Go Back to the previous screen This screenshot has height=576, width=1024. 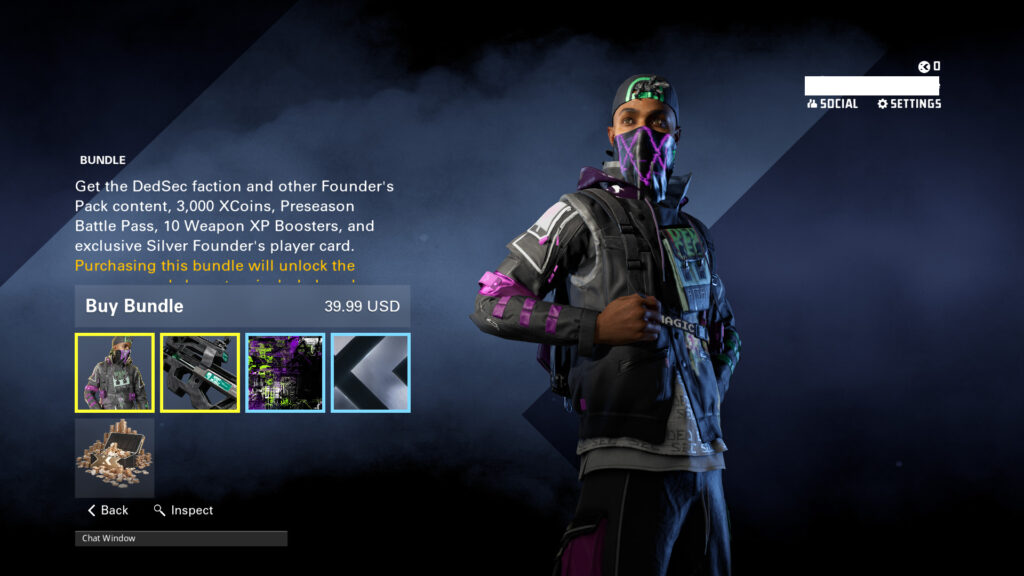[108, 510]
